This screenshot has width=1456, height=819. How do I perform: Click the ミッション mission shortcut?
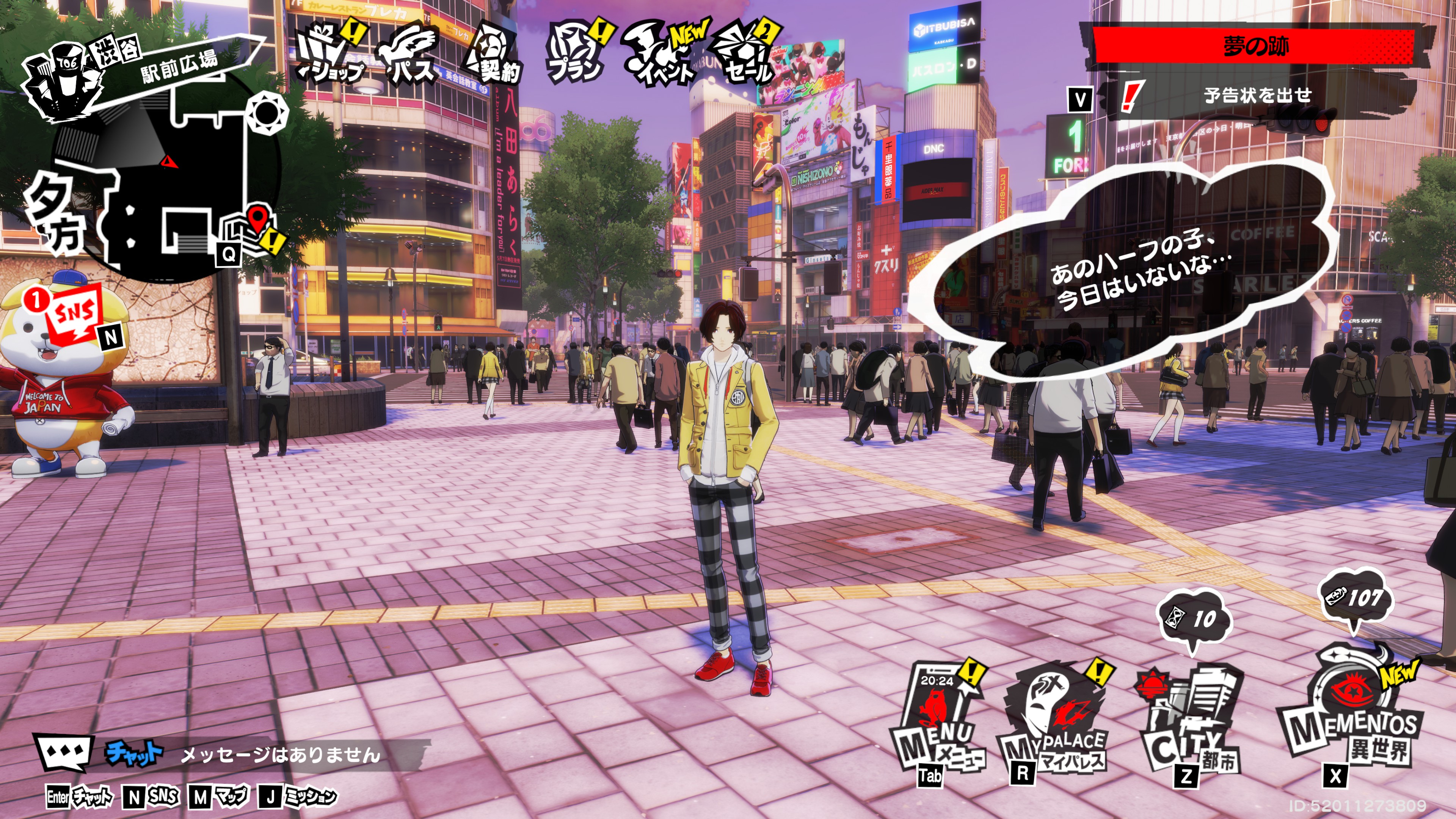298,797
